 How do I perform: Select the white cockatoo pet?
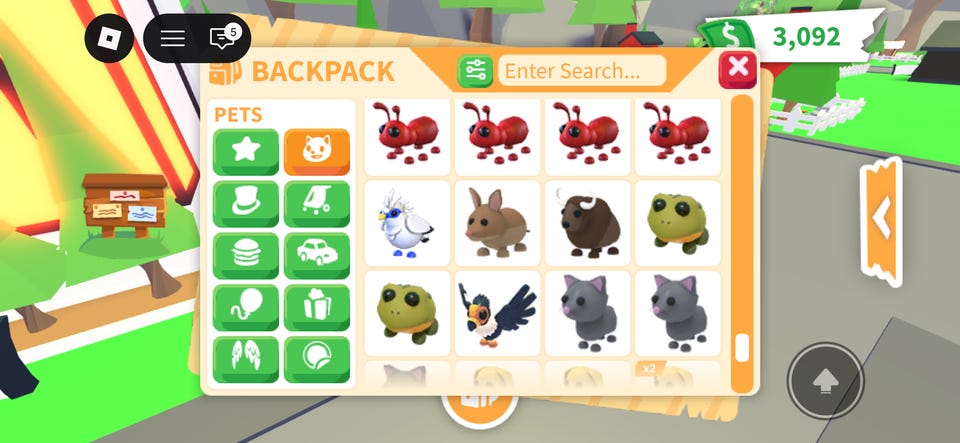point(407,223)
